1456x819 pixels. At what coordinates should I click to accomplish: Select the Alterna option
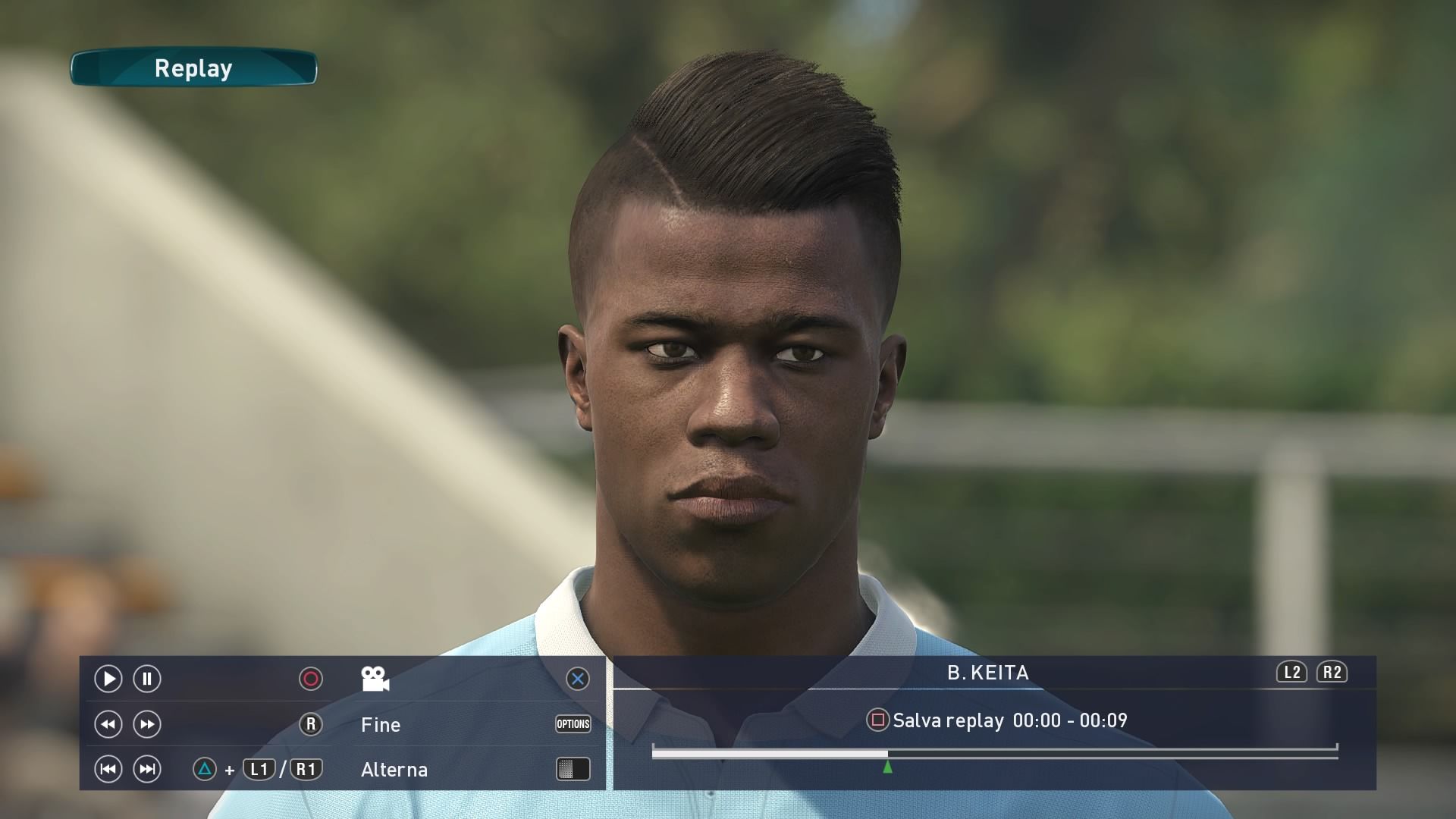(x=394, y=770)
